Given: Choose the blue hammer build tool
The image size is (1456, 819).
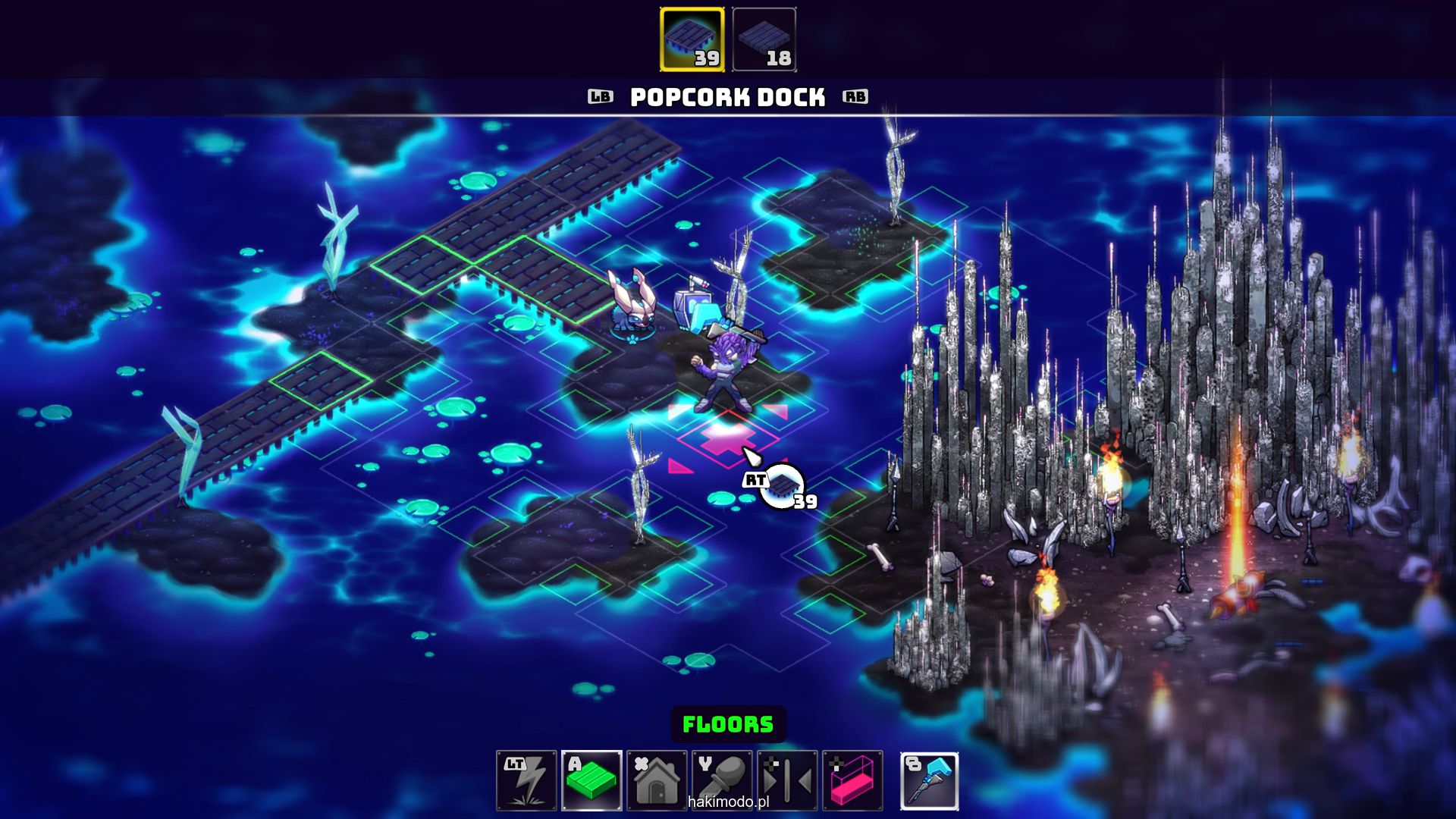Looking at the screenshot, I should tap(930, 780).
